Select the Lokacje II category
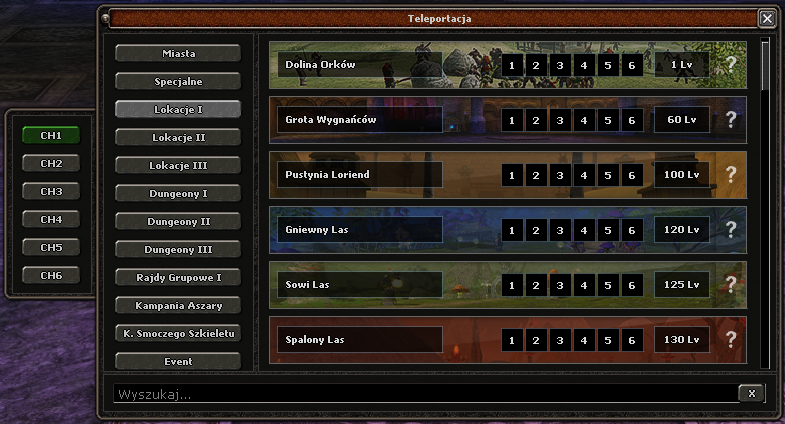The image size is (785, 424). coord(178,137)
